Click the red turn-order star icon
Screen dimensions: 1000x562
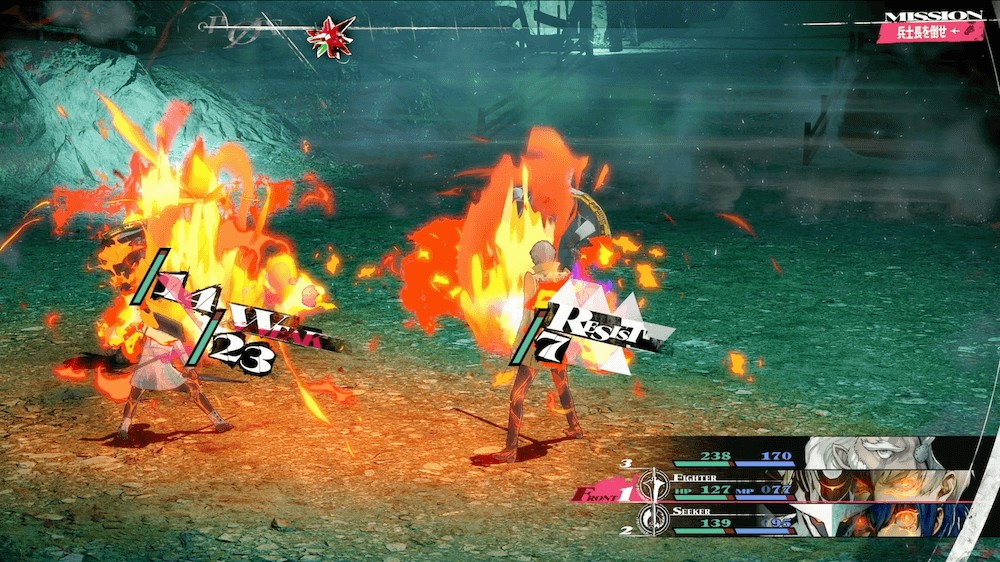[x=328, y=36]
